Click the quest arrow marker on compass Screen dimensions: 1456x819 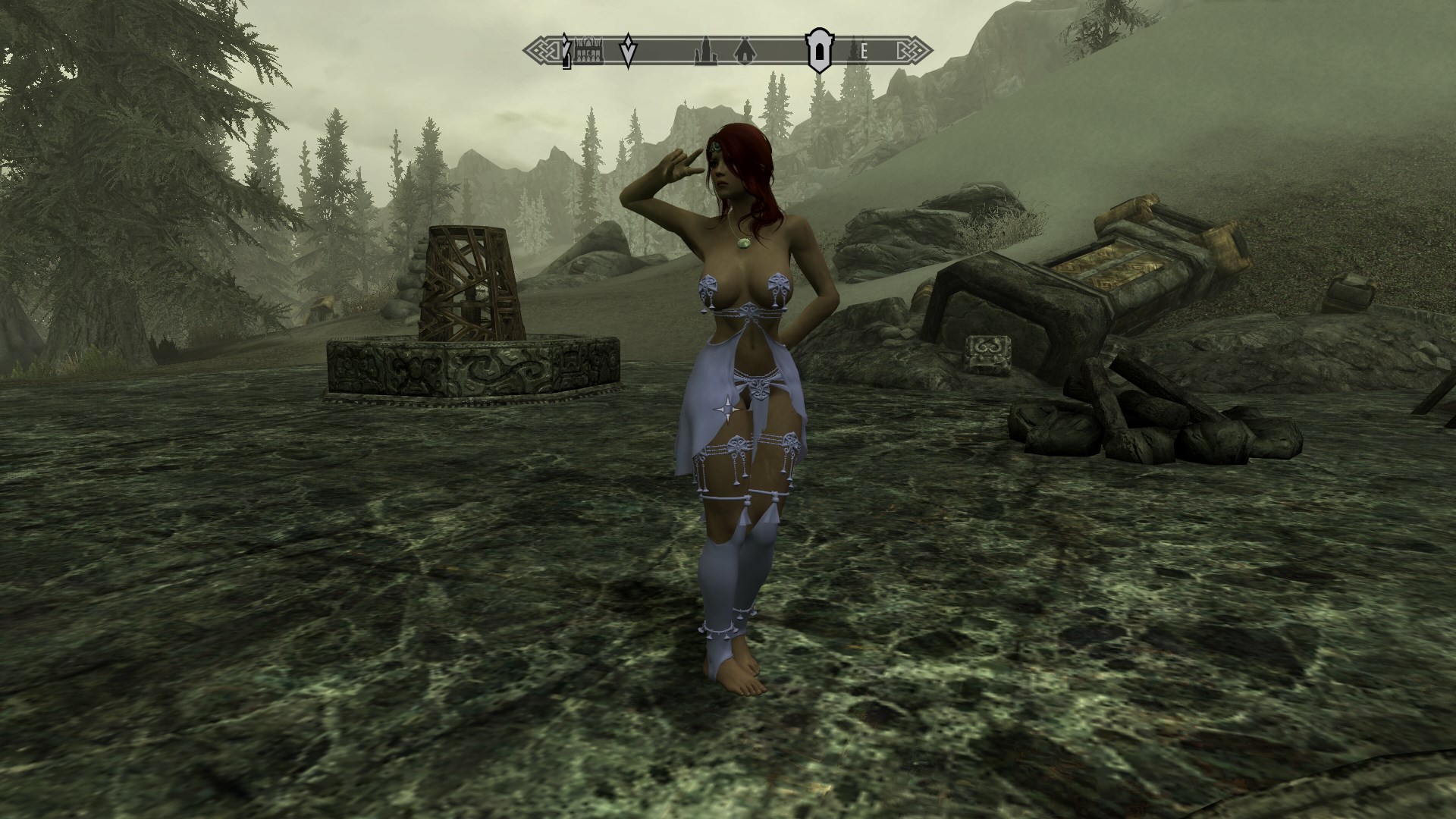point(628,52)
